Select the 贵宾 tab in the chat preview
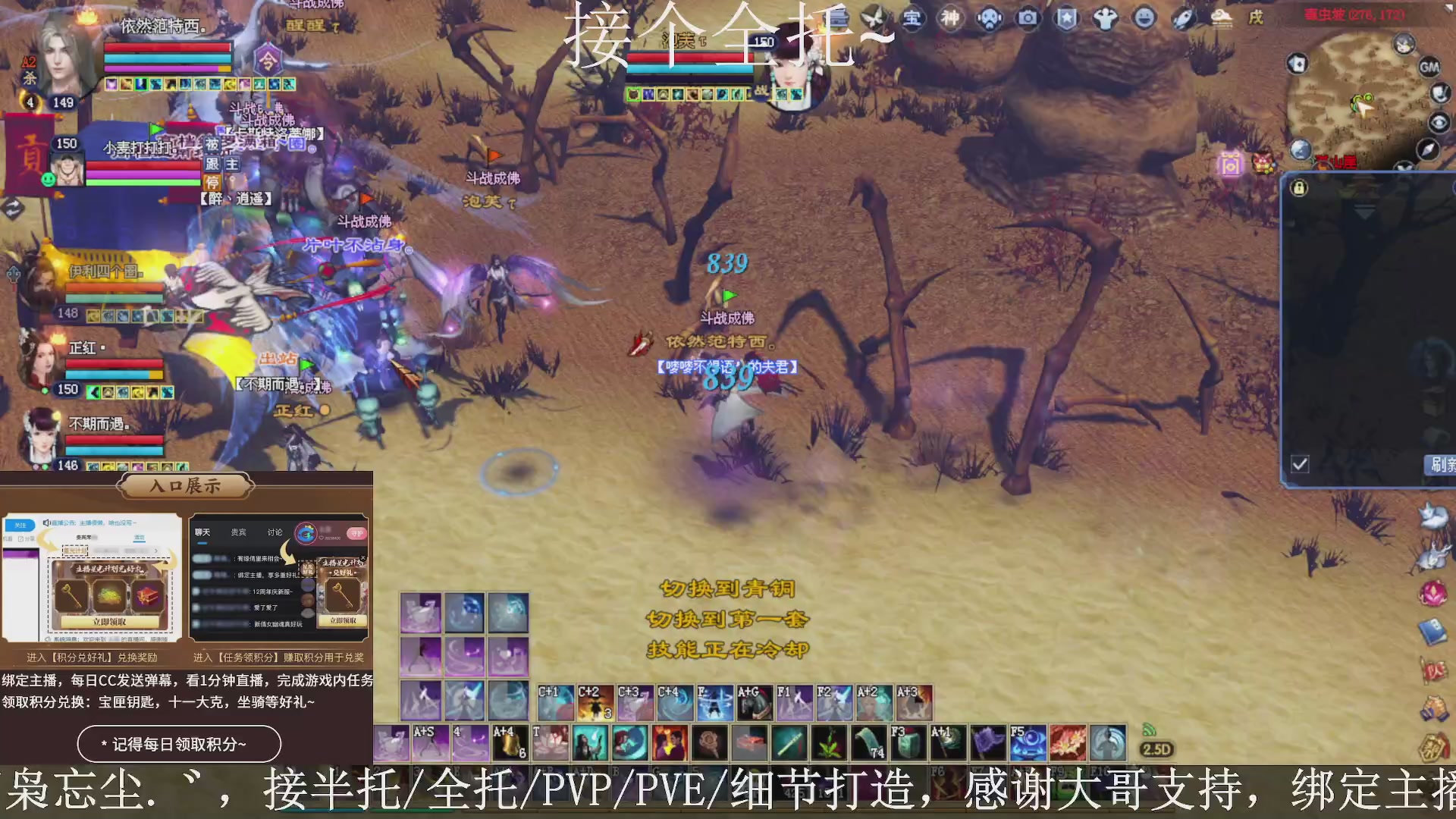Viewport: 1456px width, 819px height. [x=237, y=532]
